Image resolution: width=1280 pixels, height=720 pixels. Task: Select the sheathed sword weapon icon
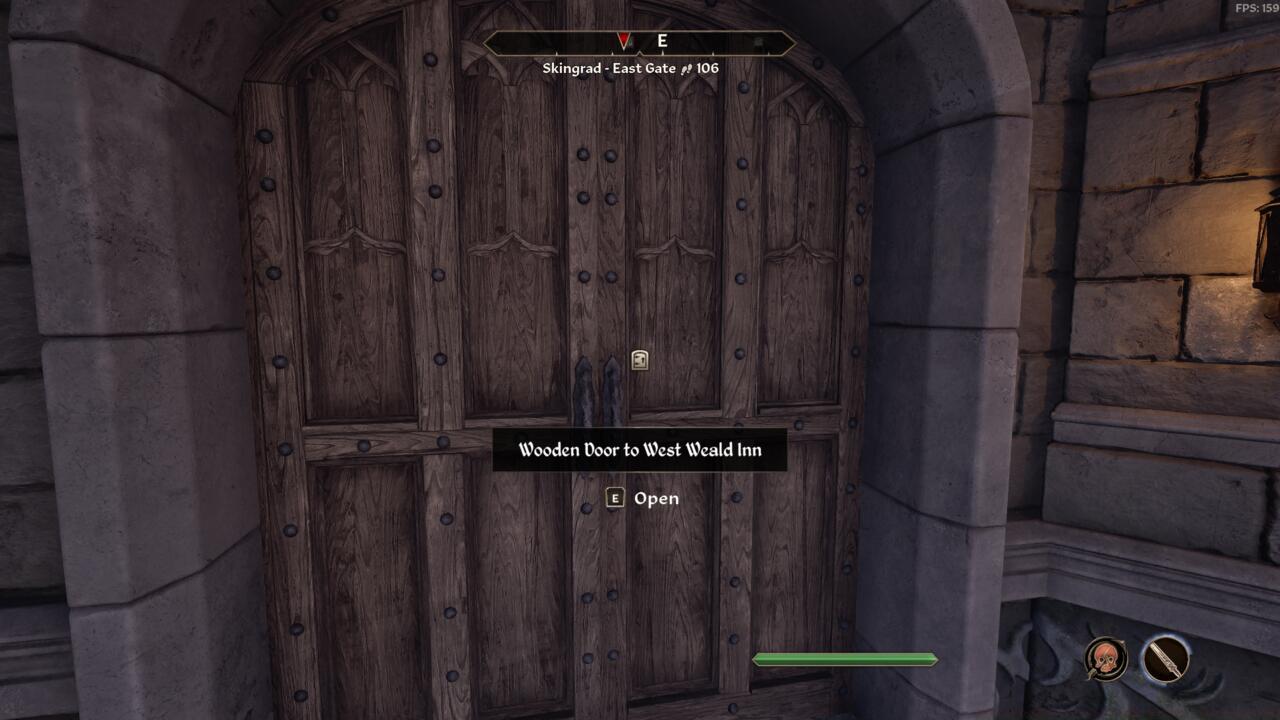pyautogui.click(x=1166, y=658)
